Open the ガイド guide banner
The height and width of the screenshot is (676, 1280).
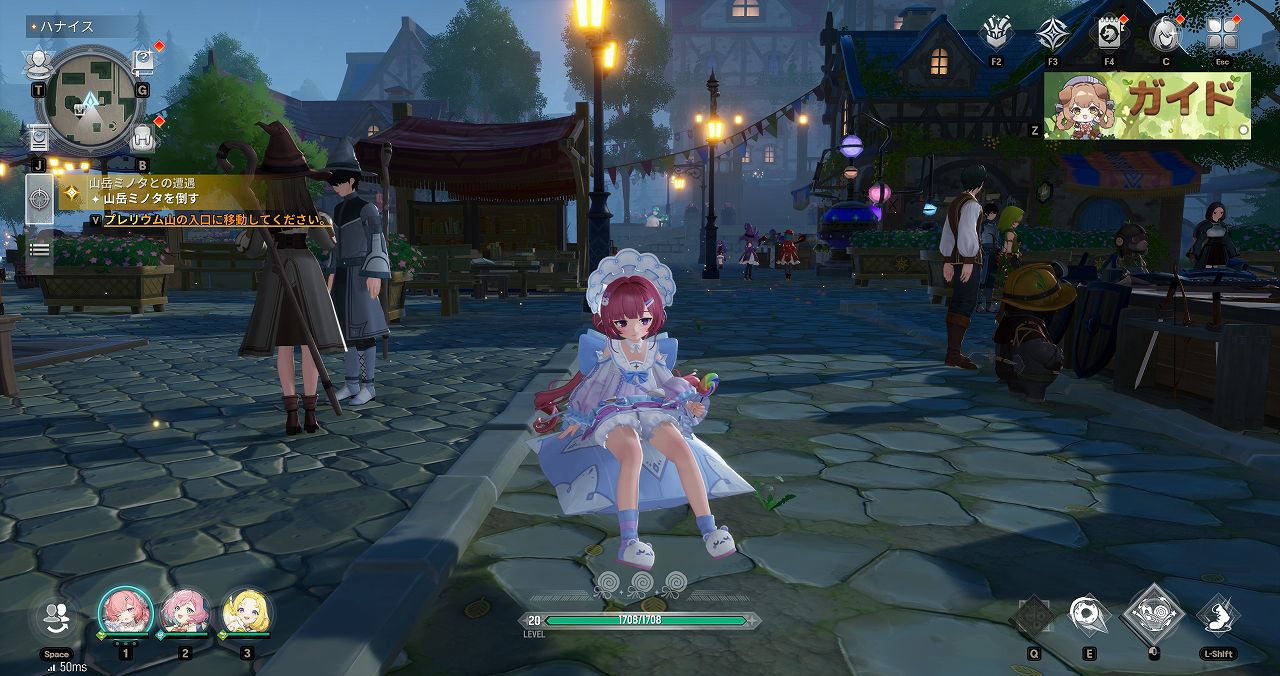(1147, 105)
